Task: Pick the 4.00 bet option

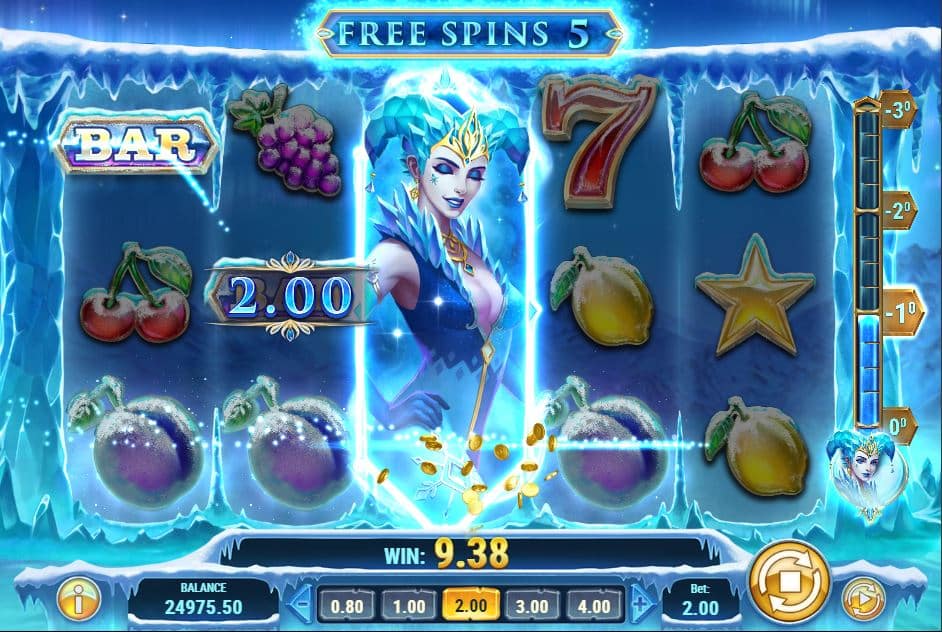Action: pos(595,604)
